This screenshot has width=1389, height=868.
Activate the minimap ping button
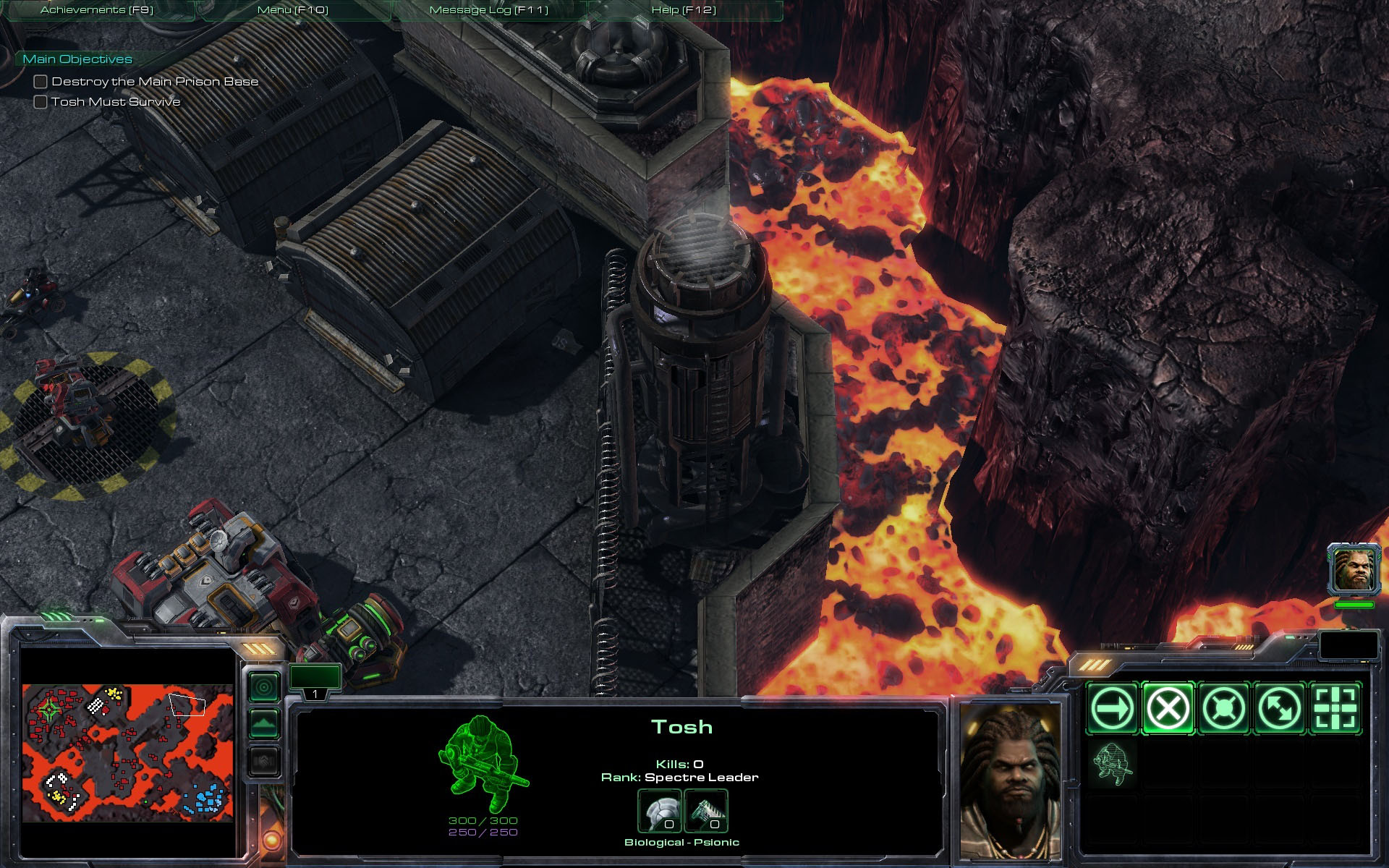264,686
